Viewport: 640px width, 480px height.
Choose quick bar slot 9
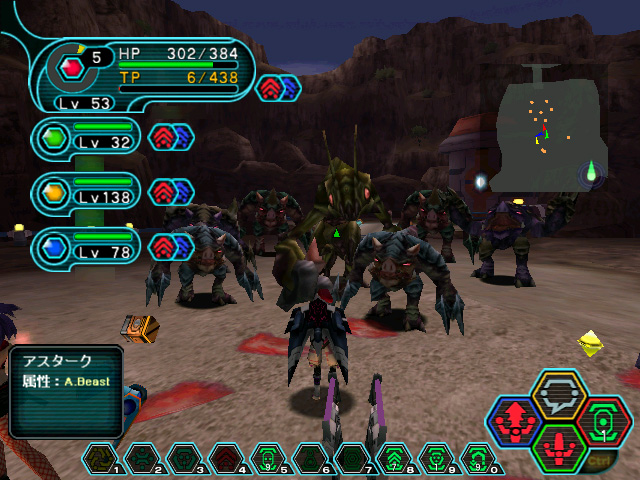click(436, 458)
